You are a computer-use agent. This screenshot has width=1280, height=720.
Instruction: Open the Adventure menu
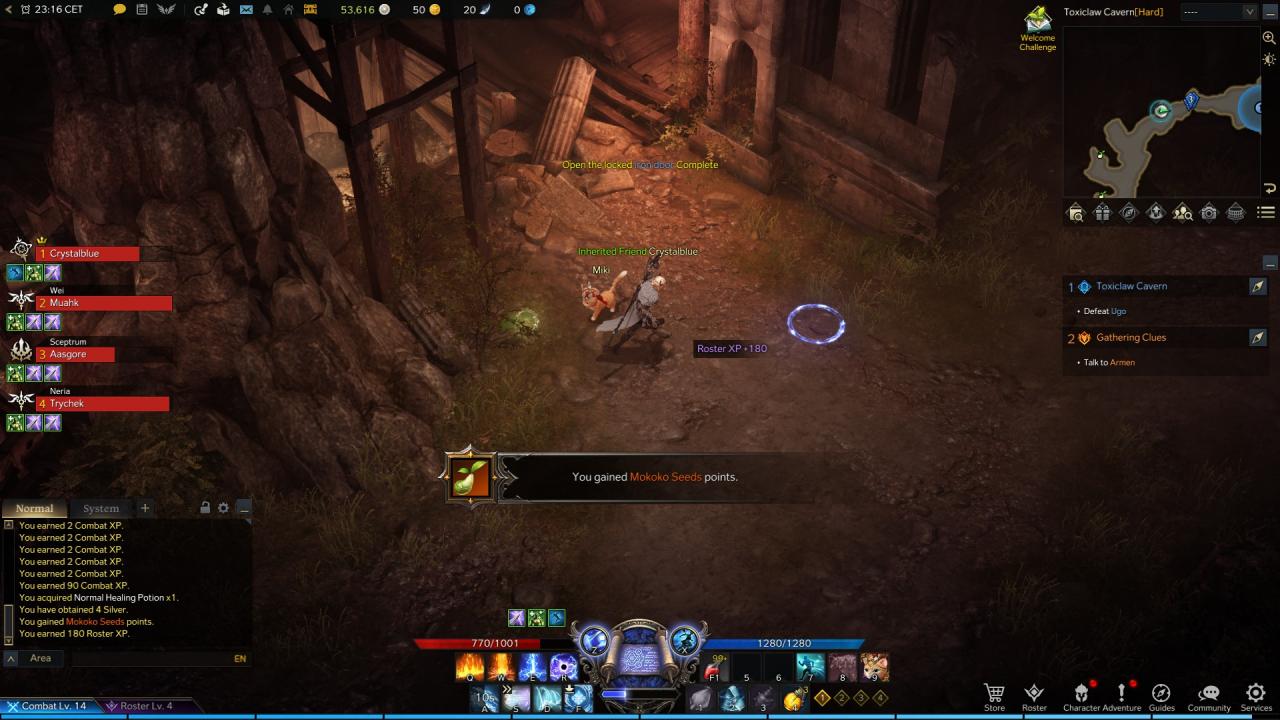[1122, 695]
